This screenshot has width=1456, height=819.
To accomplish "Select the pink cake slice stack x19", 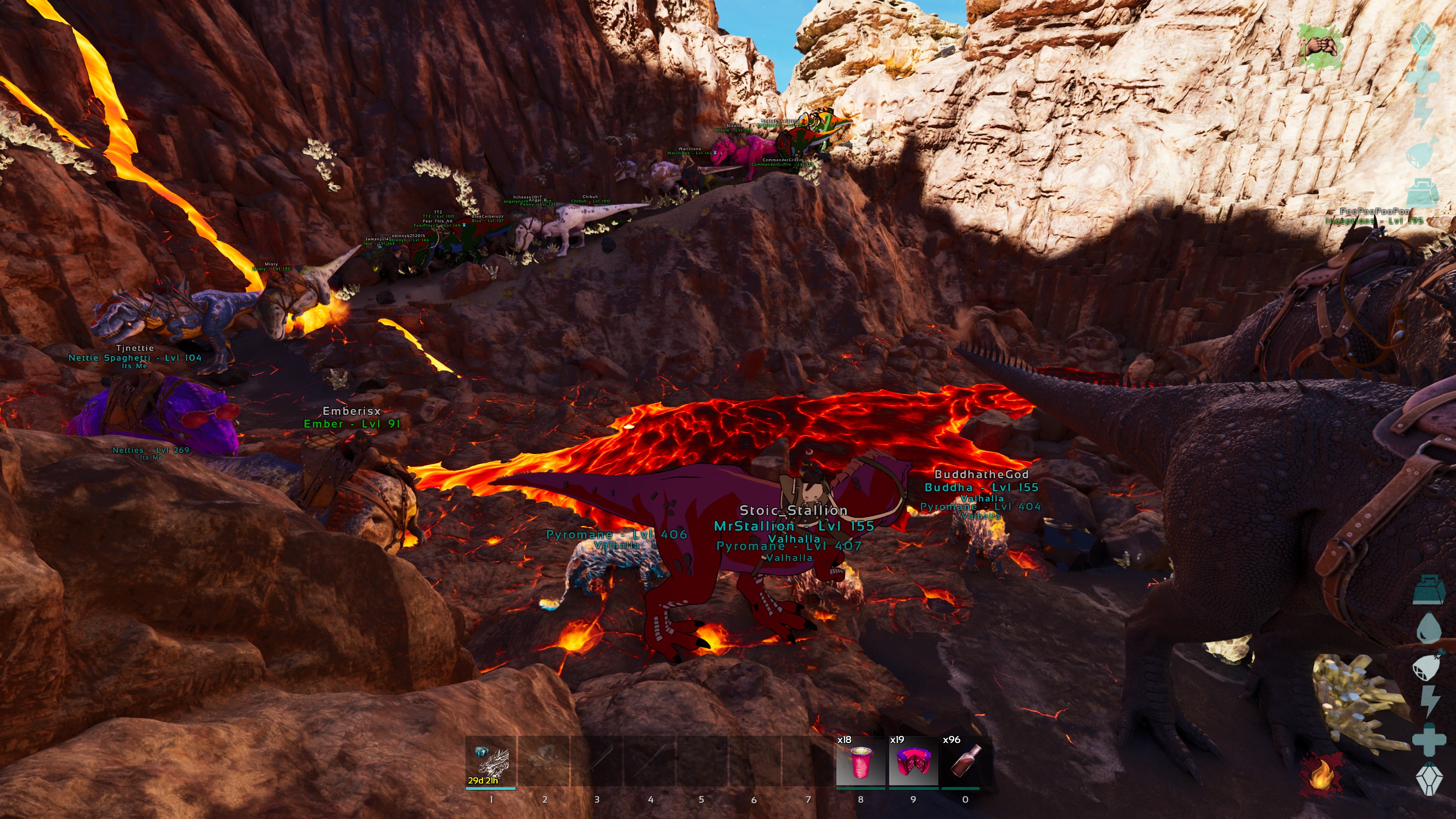I will pyautogui.click(x=913, y=761).
